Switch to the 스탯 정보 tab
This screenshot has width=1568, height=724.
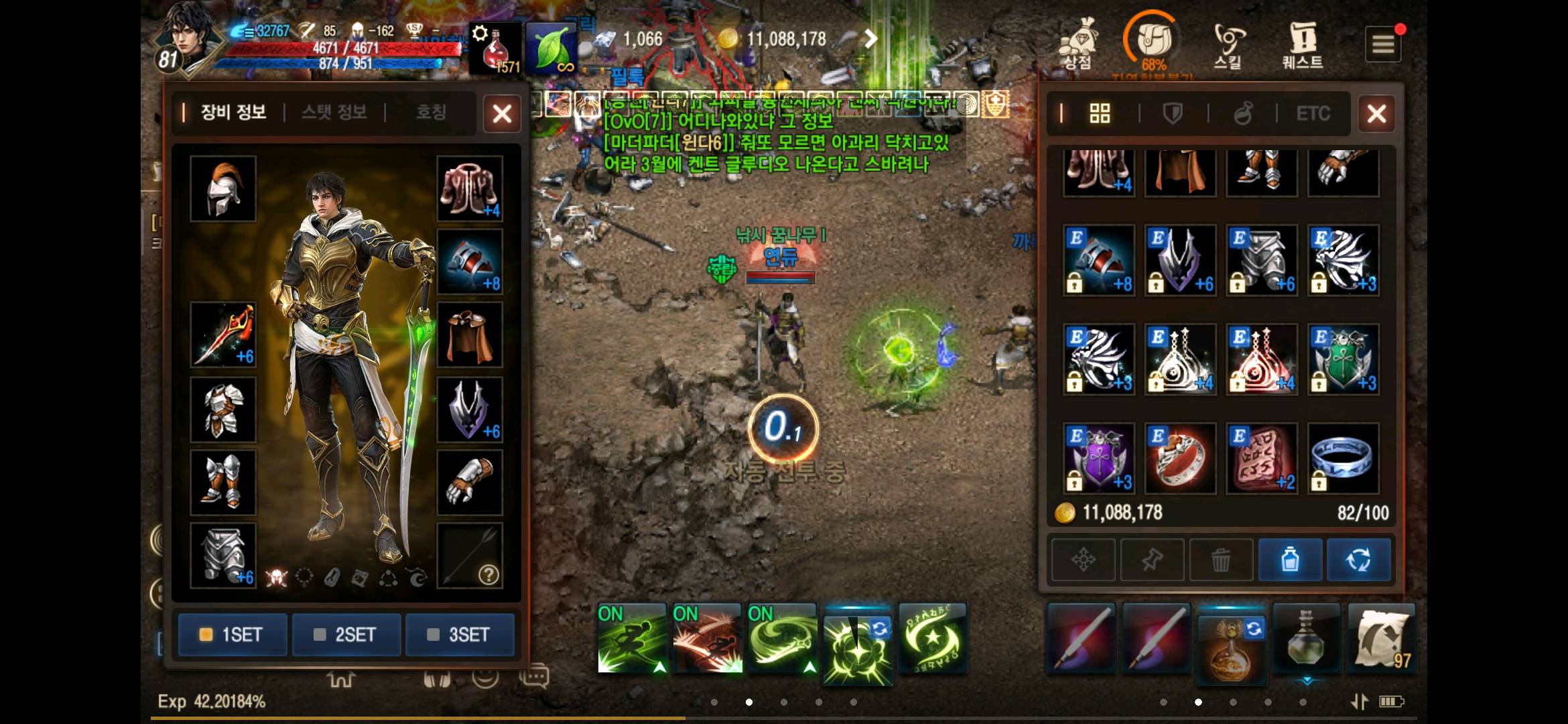pyautogui.click(x=334, y=112)
